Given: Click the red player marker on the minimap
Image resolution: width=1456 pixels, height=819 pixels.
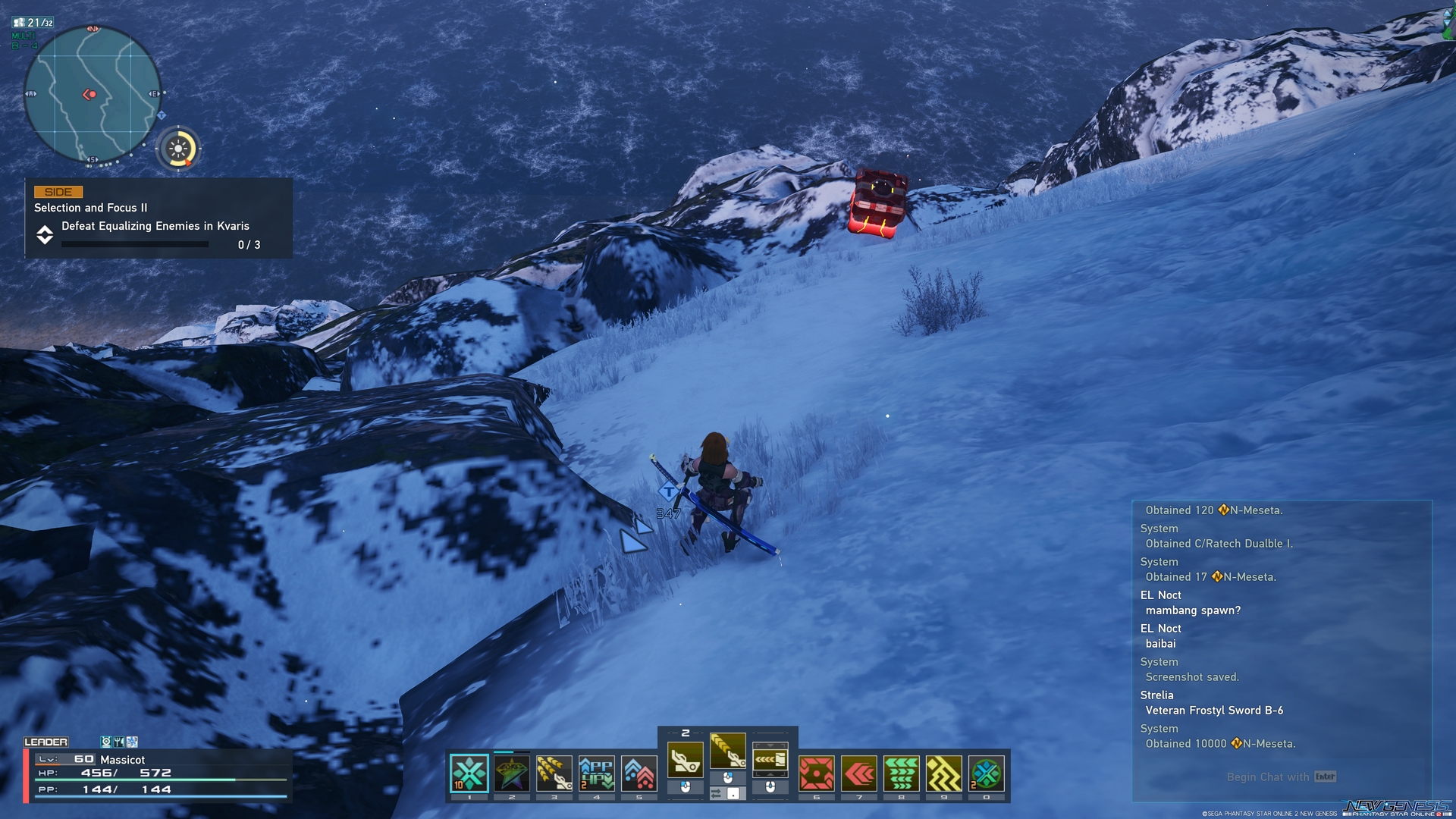Looking at the screenshot, I should click(89, 95).
